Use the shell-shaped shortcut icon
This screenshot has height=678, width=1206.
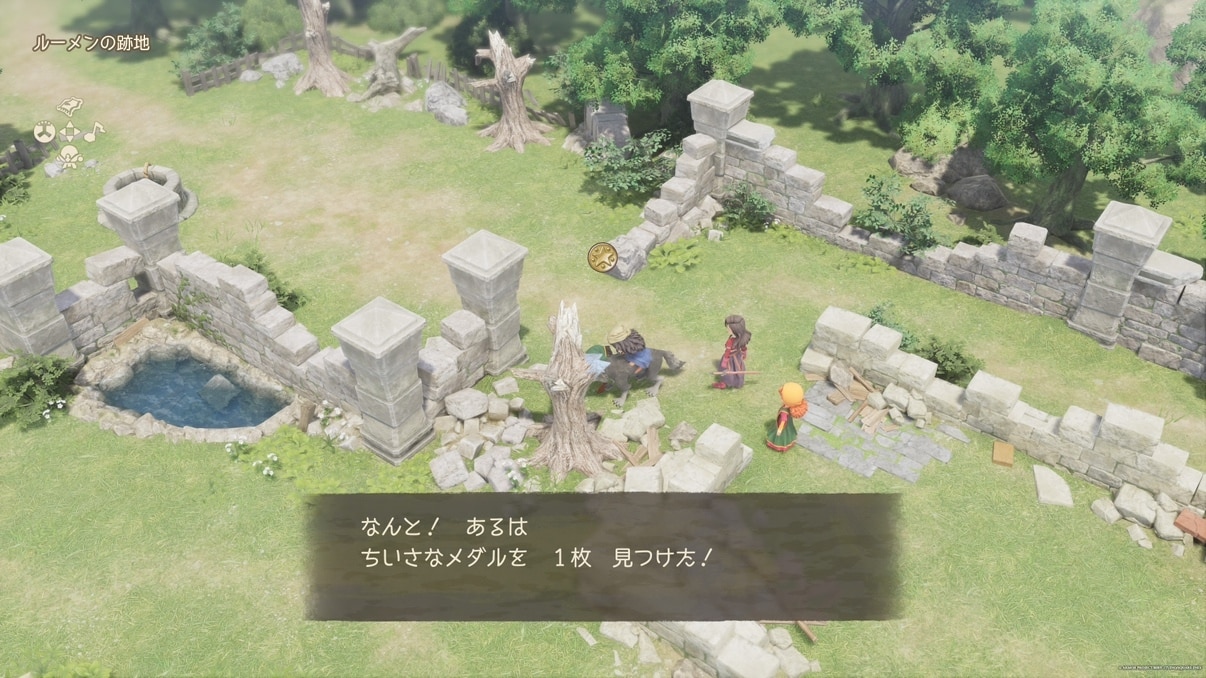point(69,157)
